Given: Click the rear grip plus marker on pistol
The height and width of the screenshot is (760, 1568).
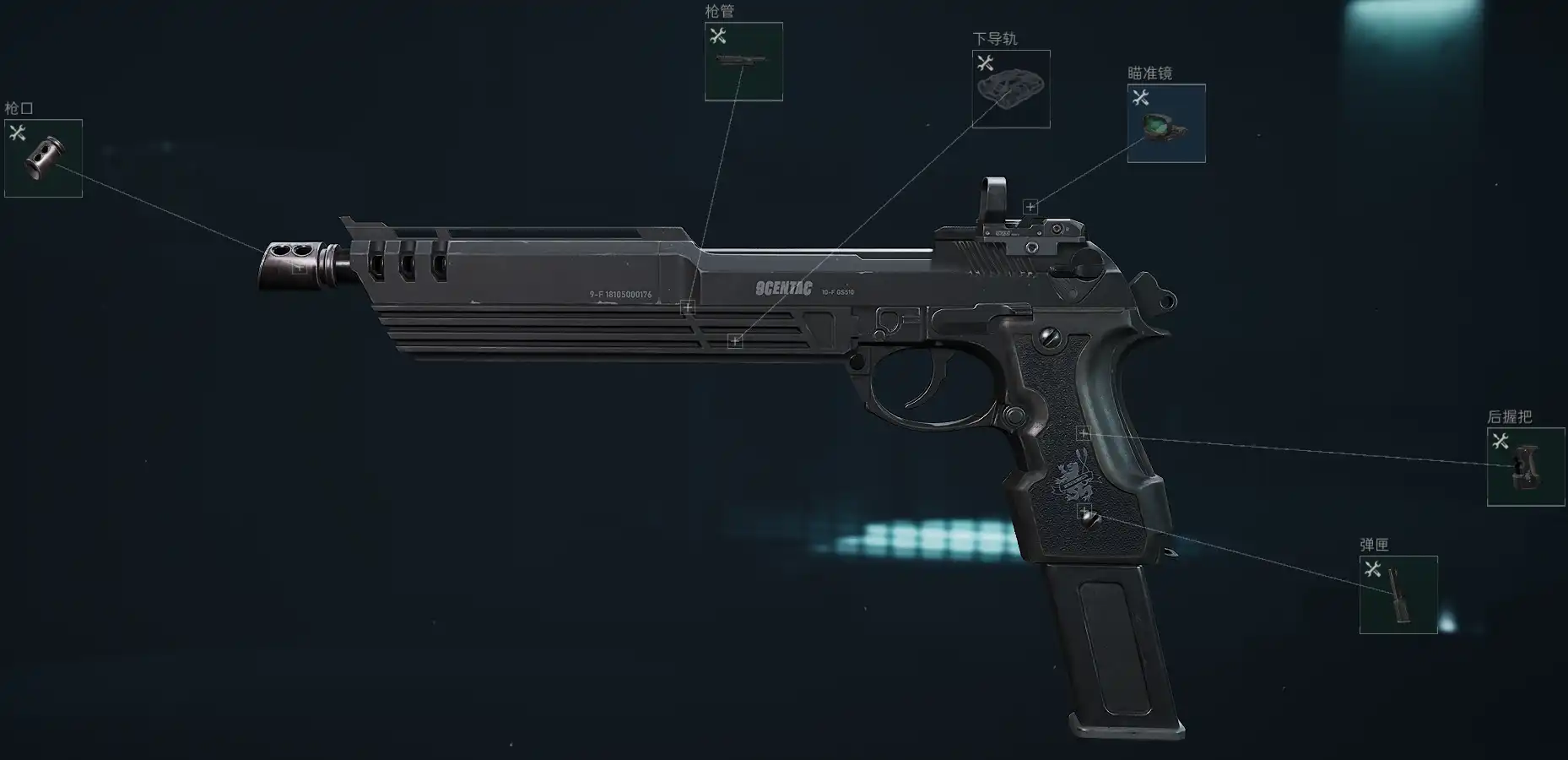Looking at the screenshot, I should (x=1084, y=433).
